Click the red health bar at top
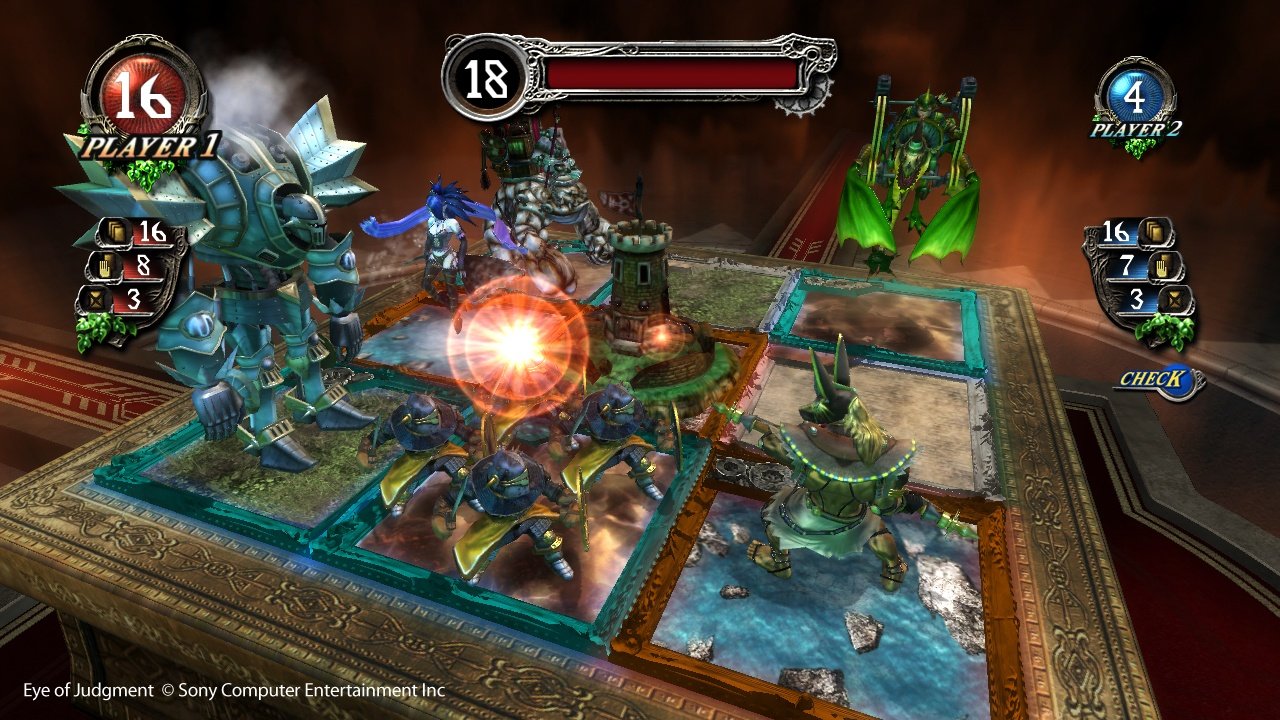Image resolution: width=1280 pixels, height=720 pixels. click(670, 70)
